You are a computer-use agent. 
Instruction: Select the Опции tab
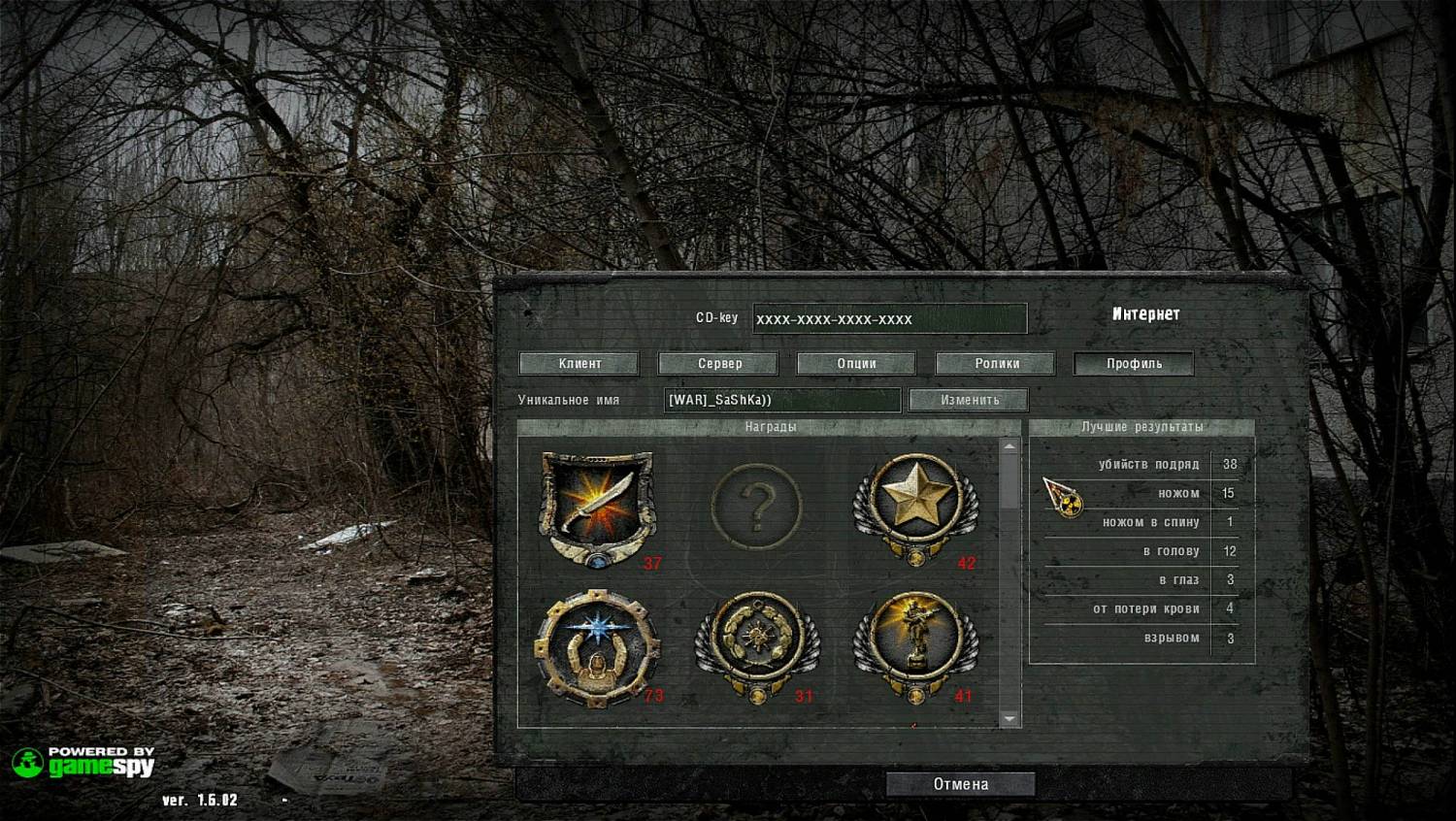point(856,364)
